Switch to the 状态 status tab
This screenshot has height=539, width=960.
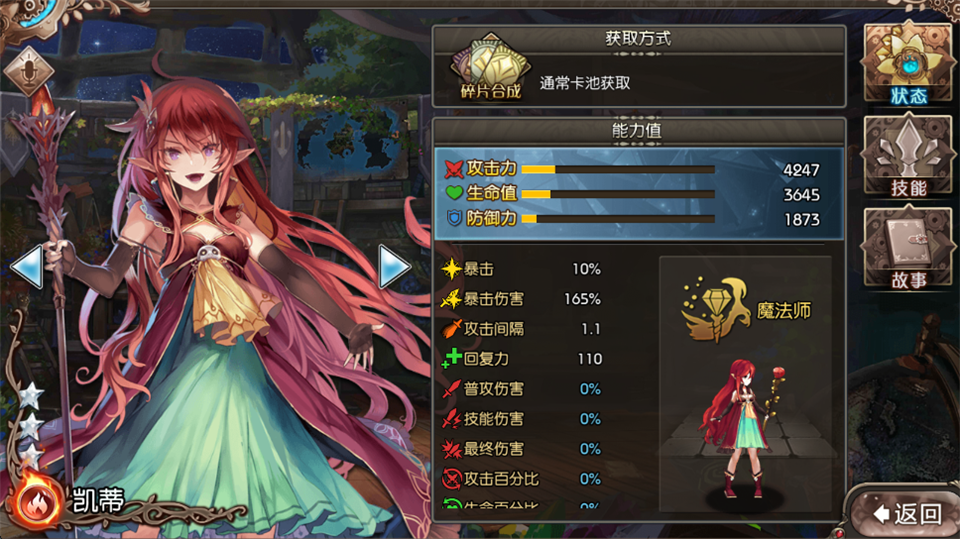point(908,64)
